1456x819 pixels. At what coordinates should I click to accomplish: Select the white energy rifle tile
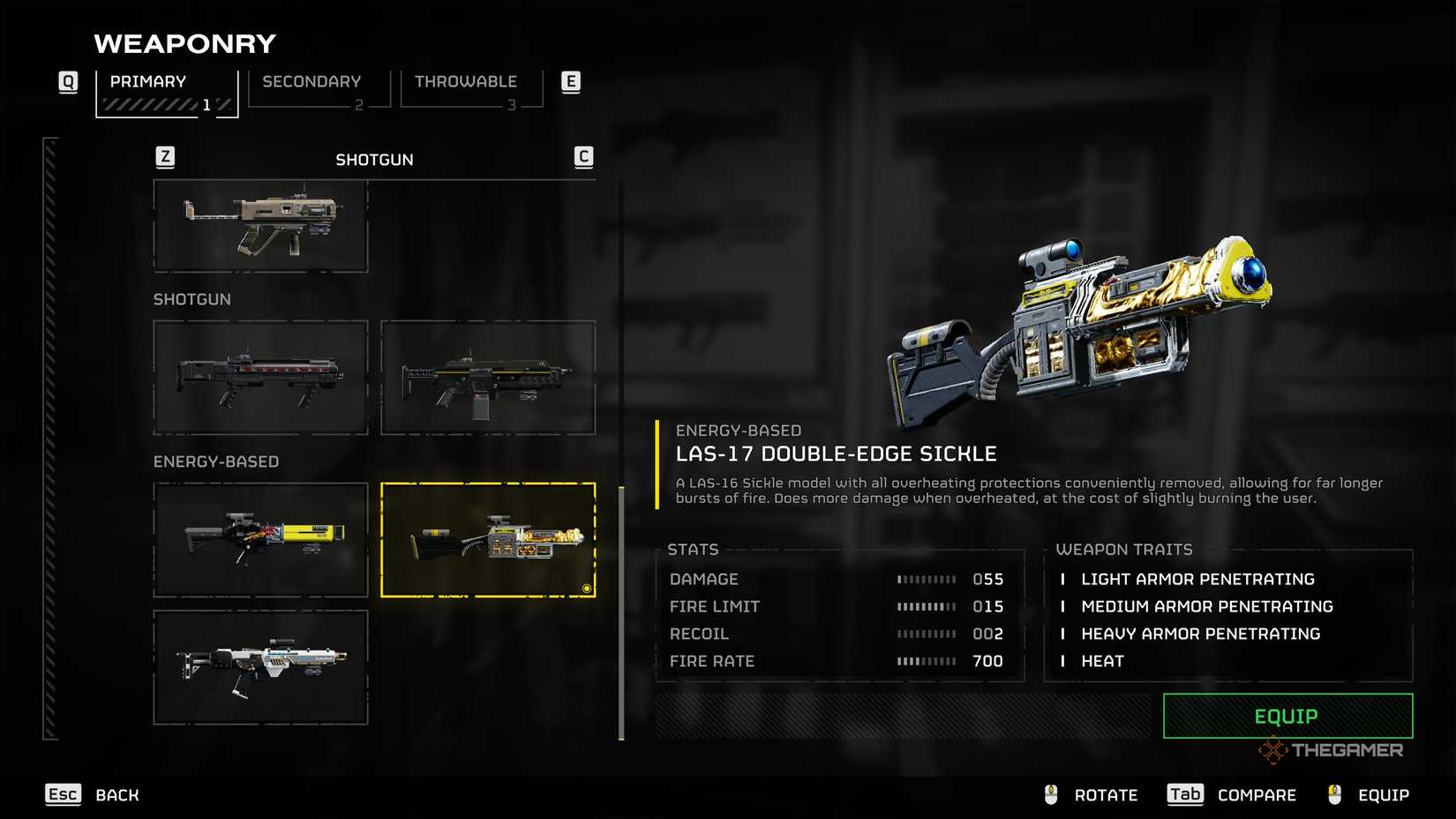tap(260, 667)
